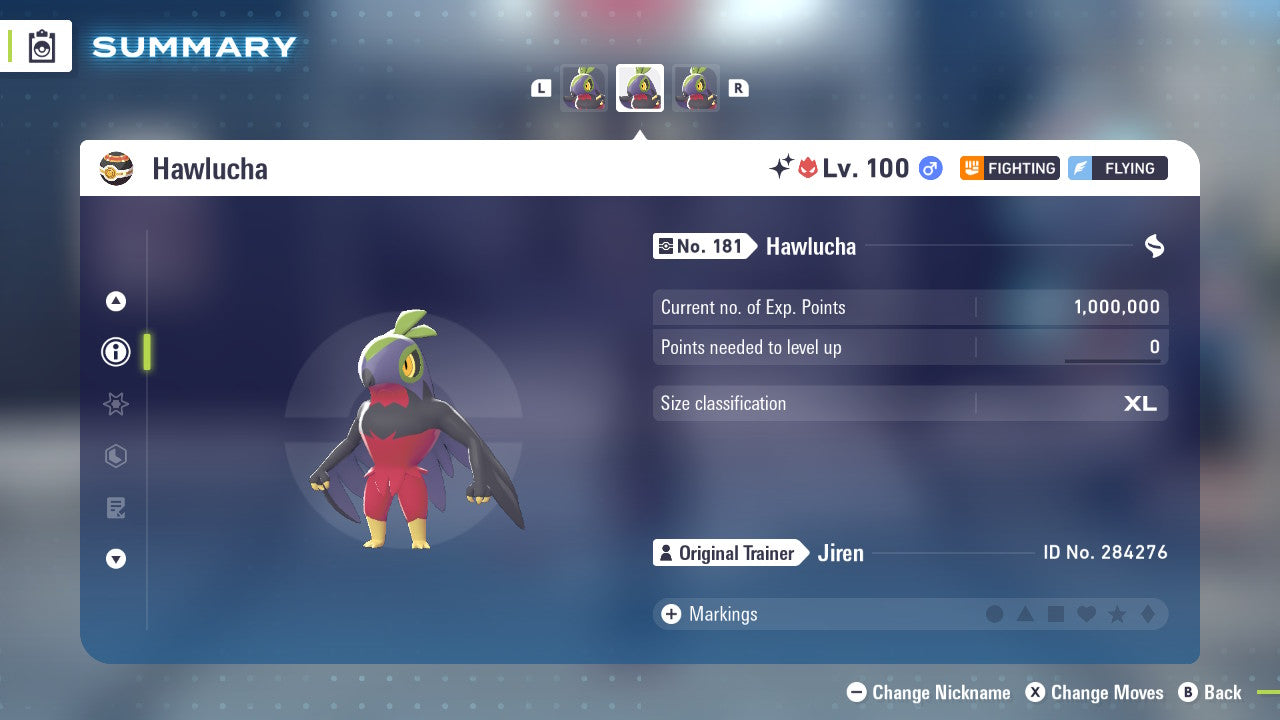Open the Moves notepad icon
The width and height of the screenshot is (1280, 720).
coord(115,508)
